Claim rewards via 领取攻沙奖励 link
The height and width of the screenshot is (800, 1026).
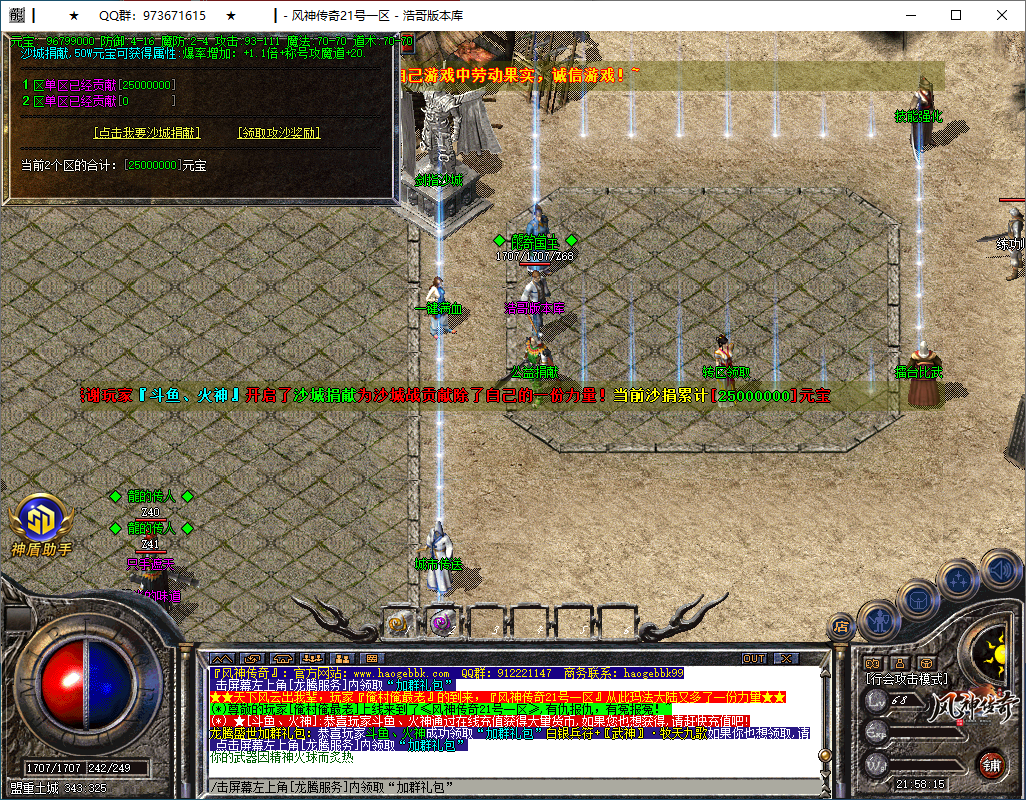click(278, 132)
